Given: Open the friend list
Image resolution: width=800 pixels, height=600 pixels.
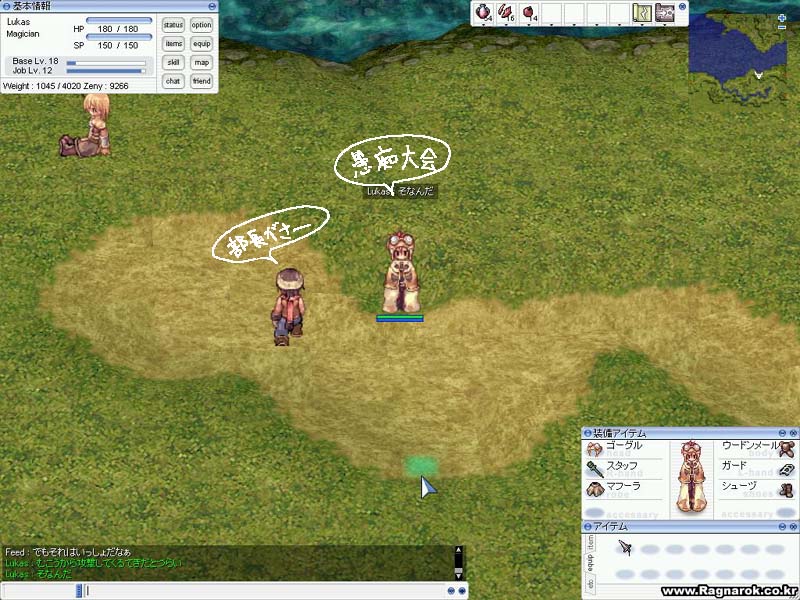Looking at the screenshot, I should click(202, 81).
